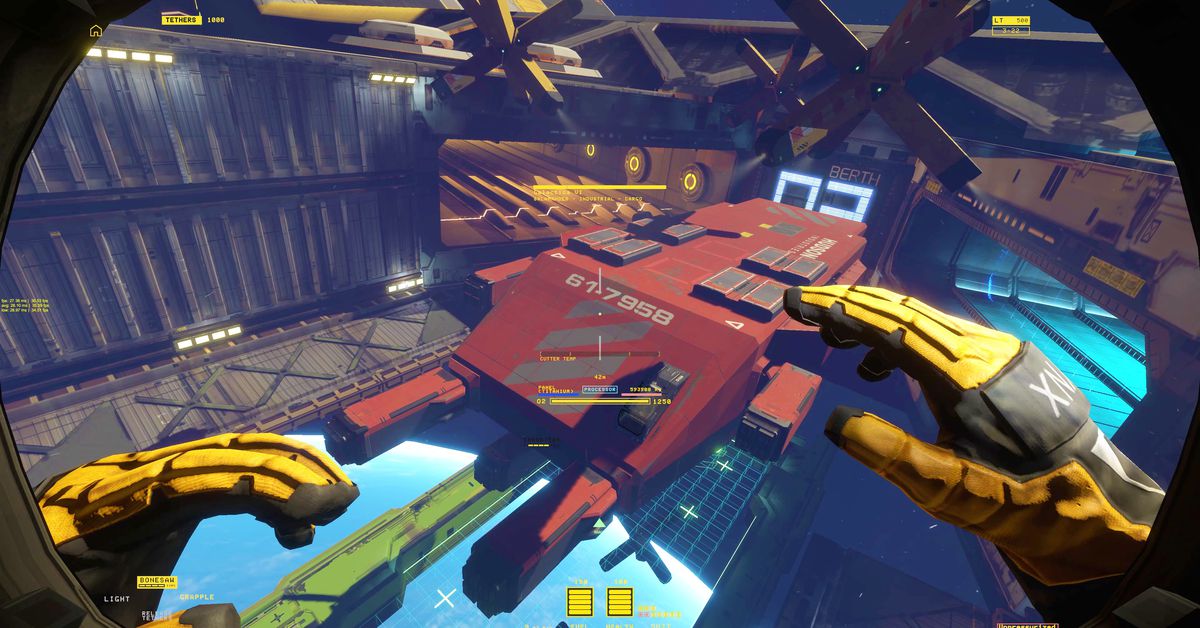Toggle the LIGHT indicator

117,599
